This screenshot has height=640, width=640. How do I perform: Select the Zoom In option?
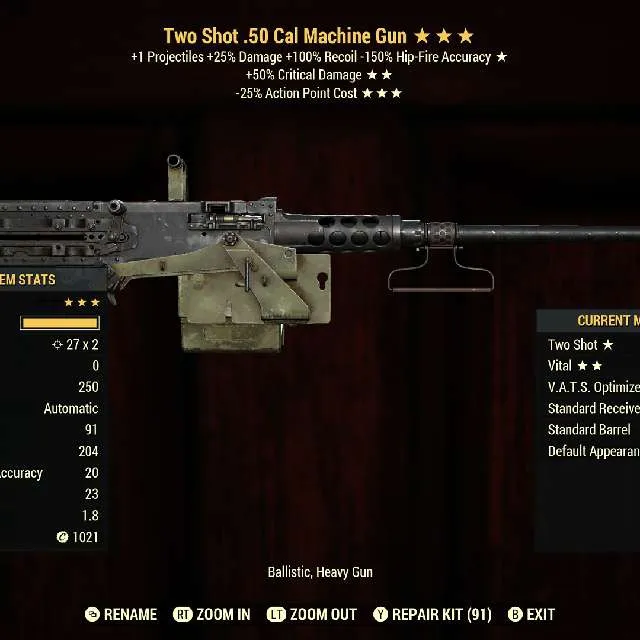tap(212, 614)
